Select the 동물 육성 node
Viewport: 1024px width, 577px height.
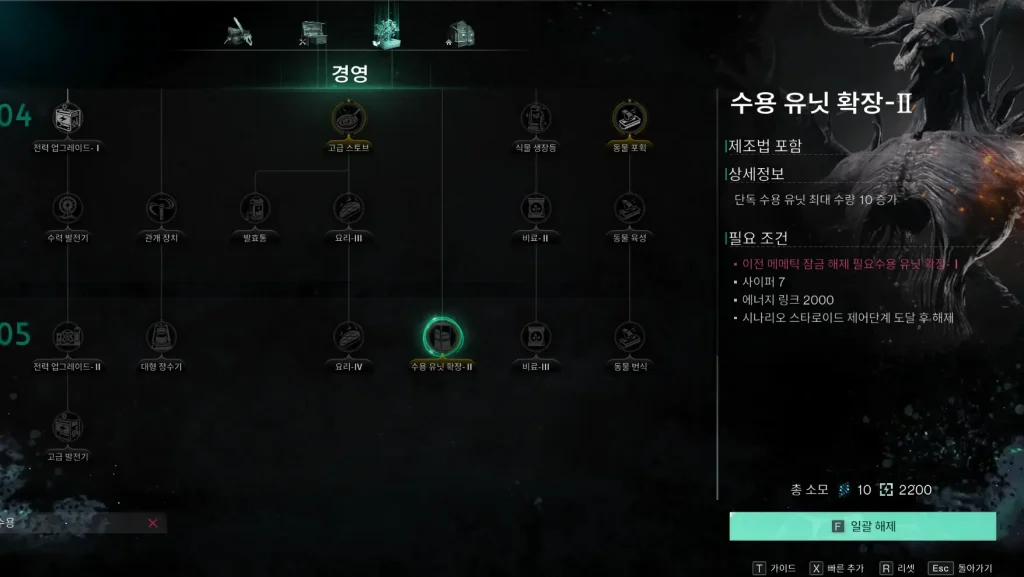629,208
